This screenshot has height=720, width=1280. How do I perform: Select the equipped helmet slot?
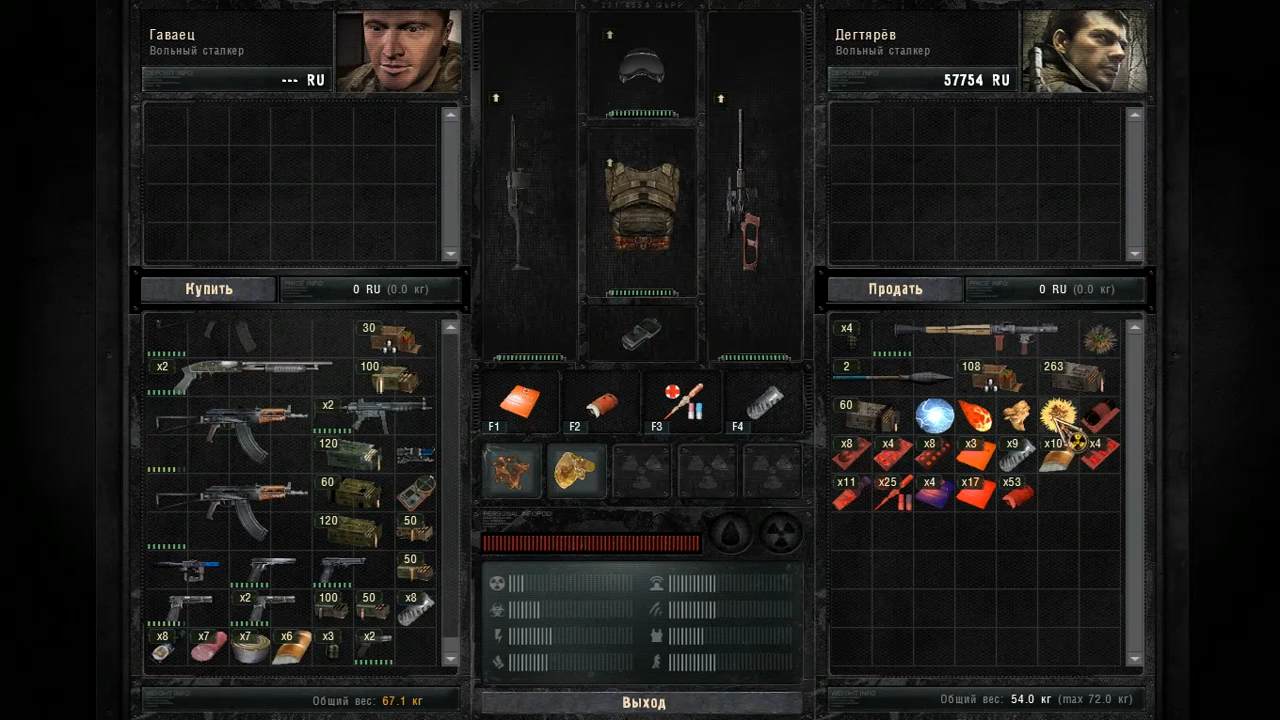[x=641, y=66]
